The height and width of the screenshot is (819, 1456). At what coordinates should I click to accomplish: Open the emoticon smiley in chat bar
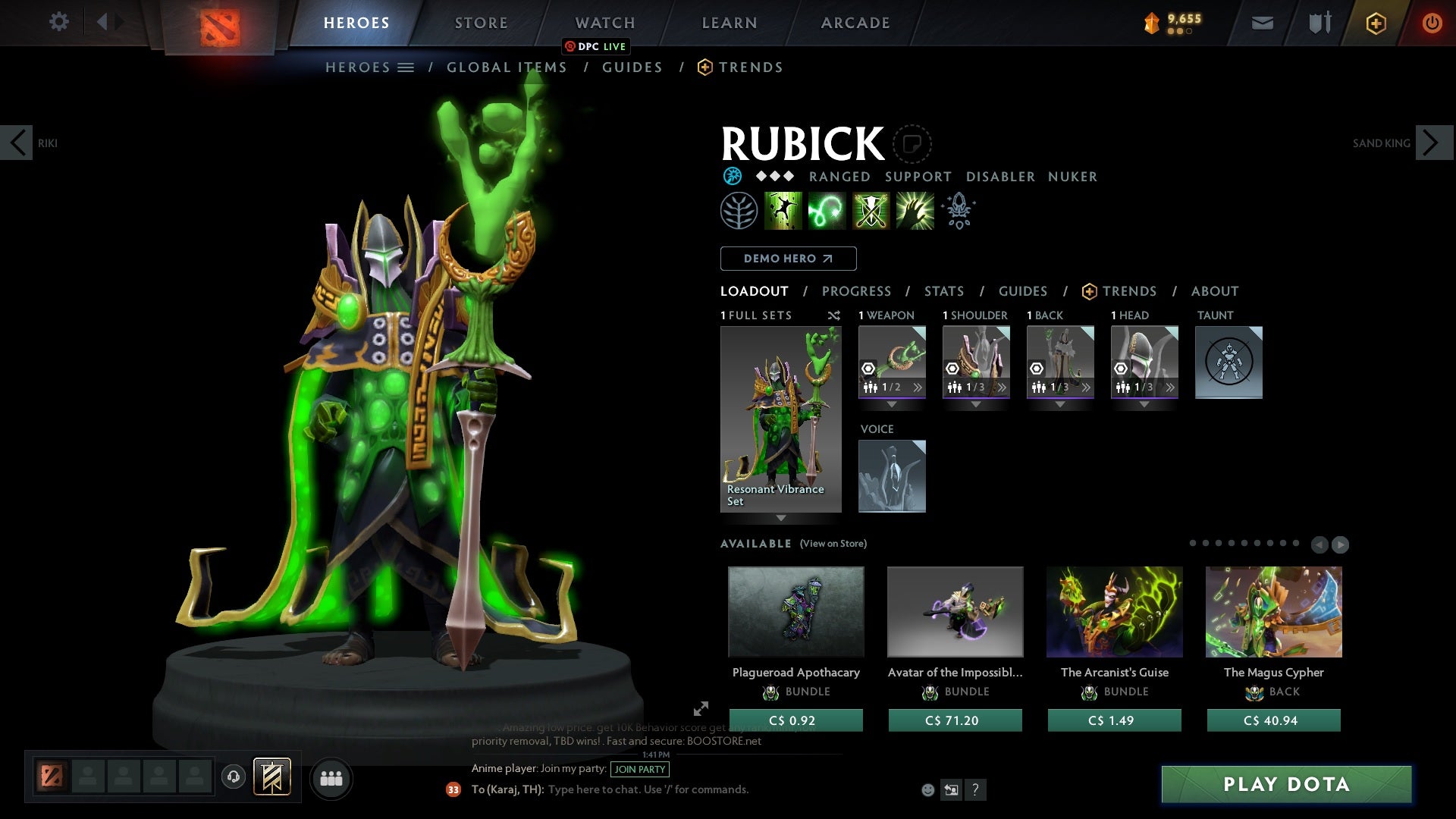(x=927, y=789)
